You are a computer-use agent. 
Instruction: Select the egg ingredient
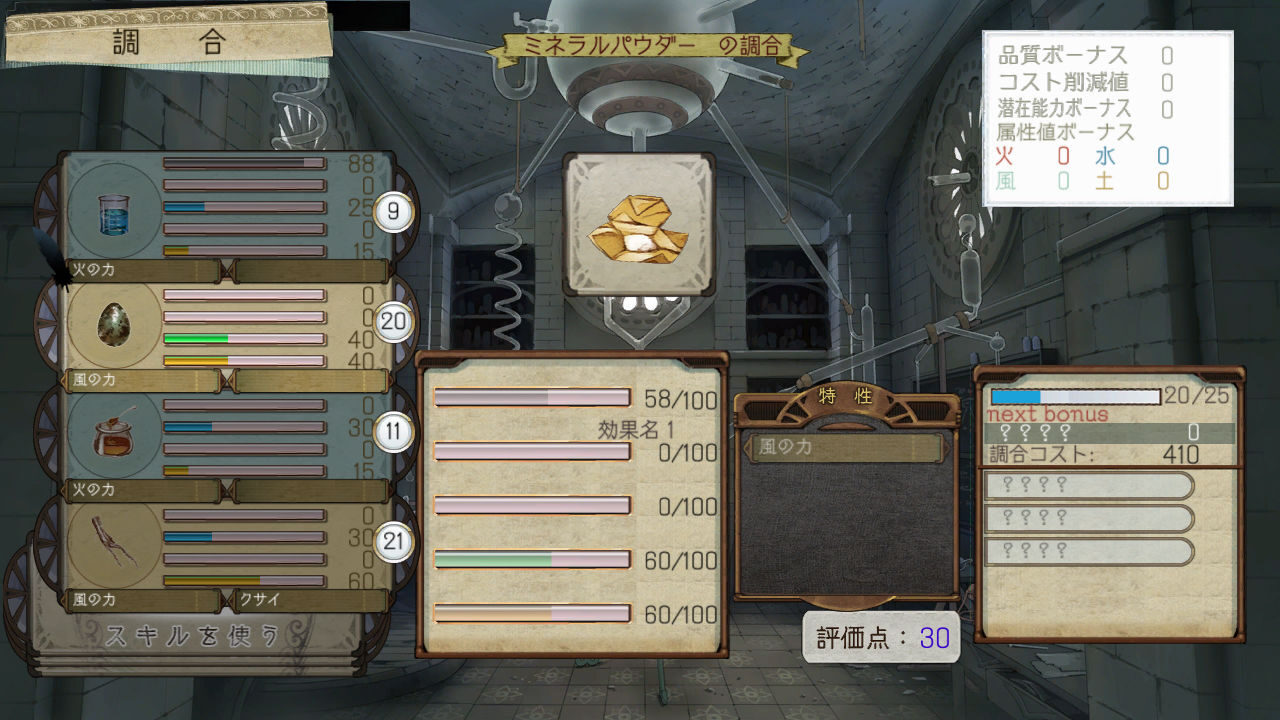click(x=113, y=325)
